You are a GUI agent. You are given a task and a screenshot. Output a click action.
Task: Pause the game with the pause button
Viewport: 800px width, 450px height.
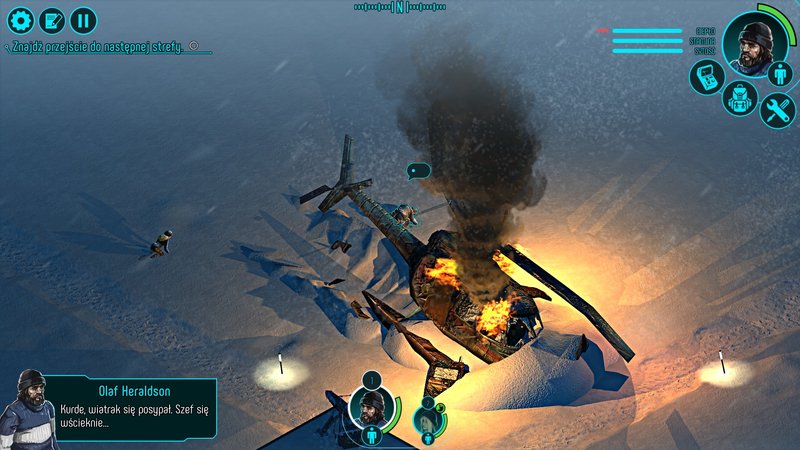click(x=84, y=20)
